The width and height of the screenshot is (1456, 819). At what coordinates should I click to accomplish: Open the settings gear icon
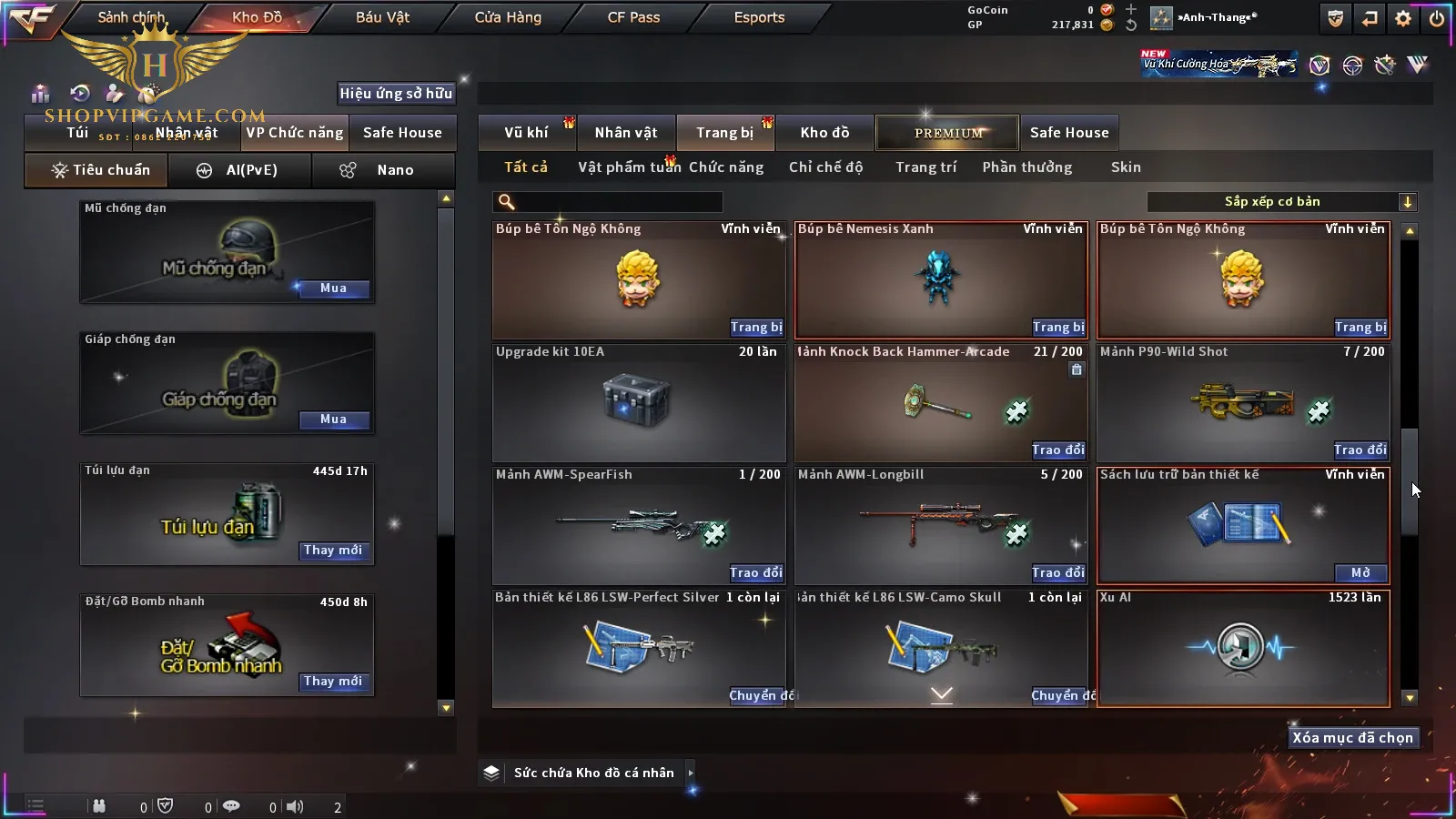tap(1403, 18)
